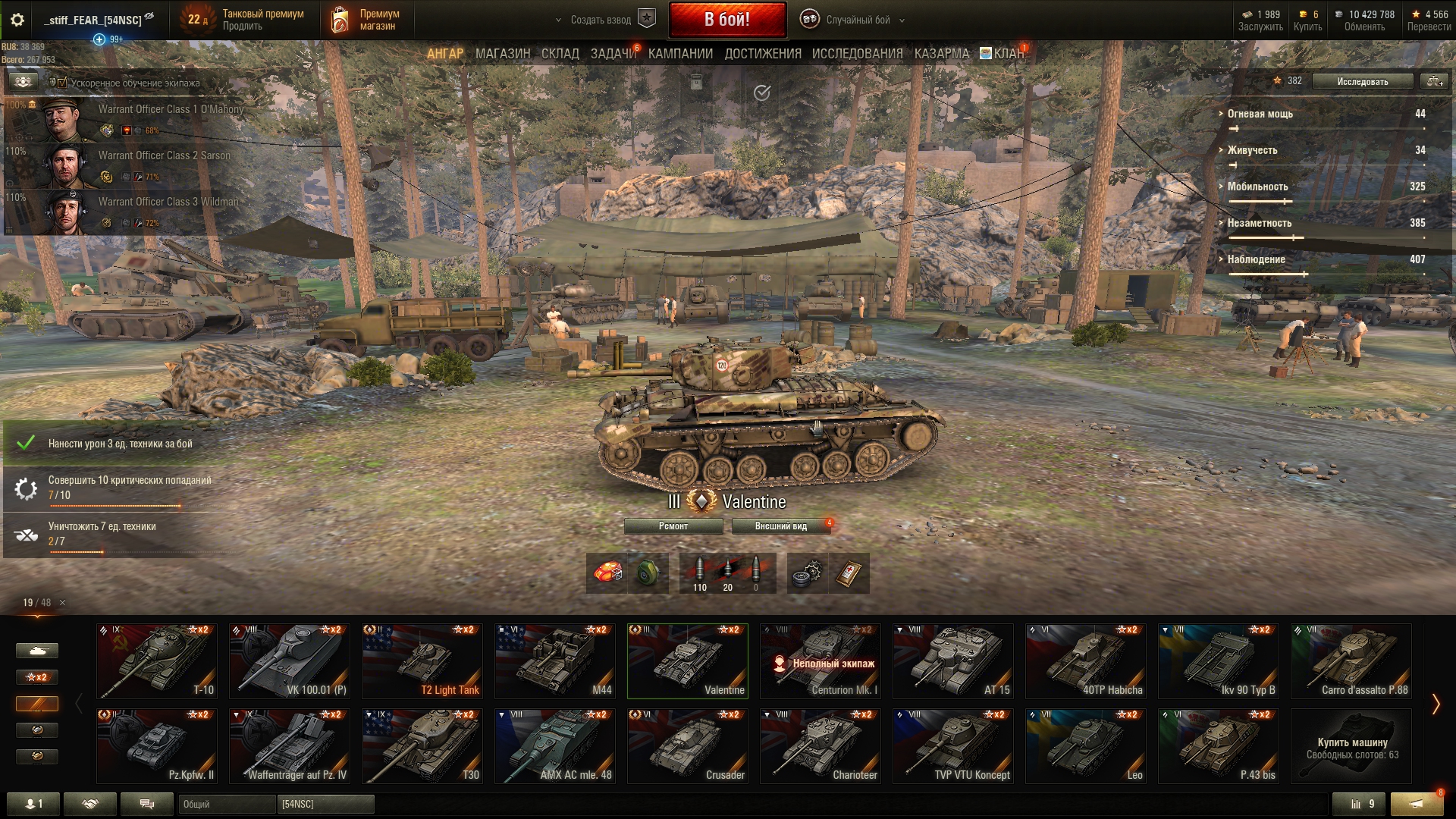1456x819 pixels.
Task: Click the Ремонт repair button
Action: point(673,526)
